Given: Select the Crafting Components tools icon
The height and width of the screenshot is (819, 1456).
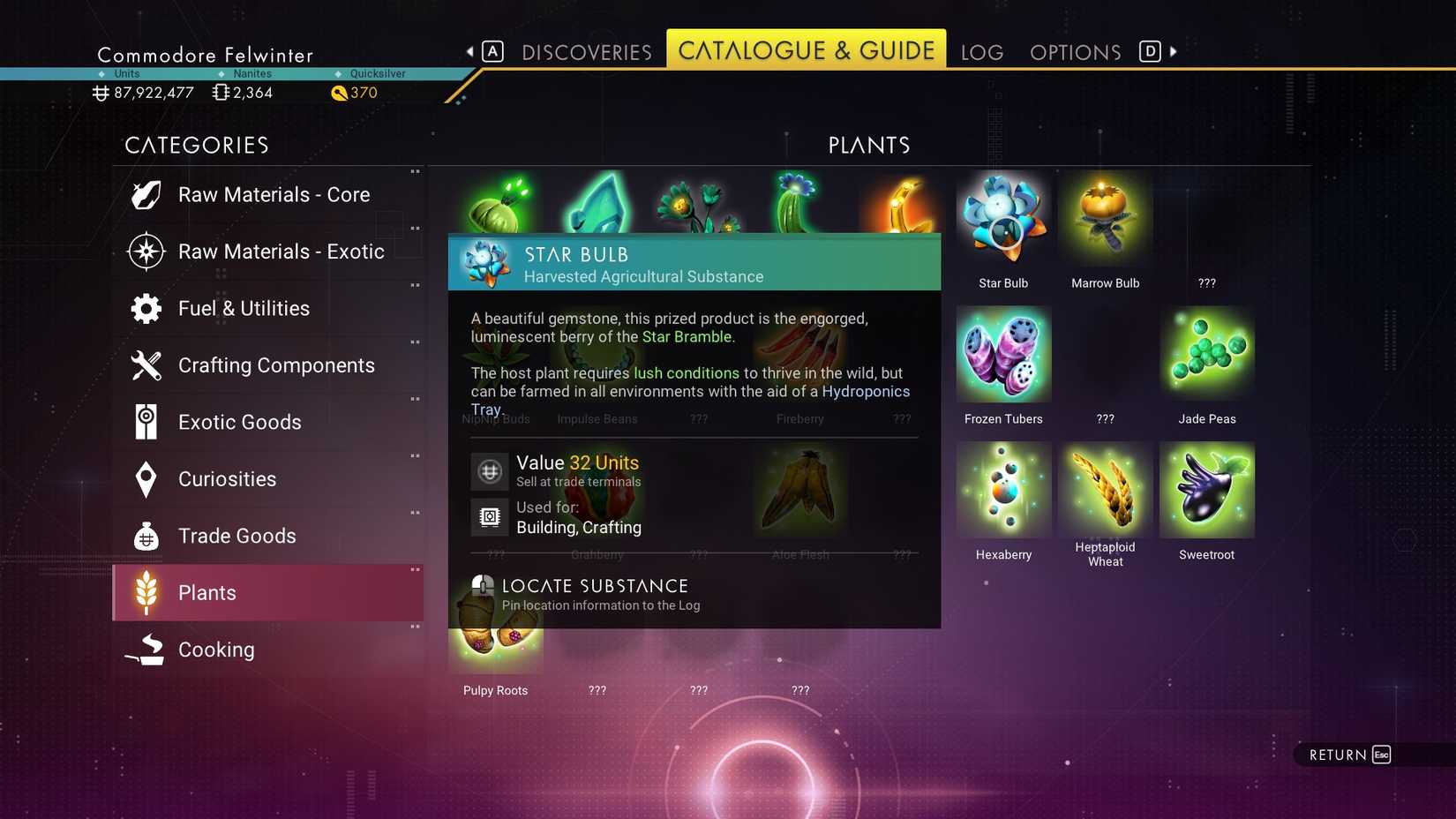Looking at the screenshot, I should [x=146, y=364].
